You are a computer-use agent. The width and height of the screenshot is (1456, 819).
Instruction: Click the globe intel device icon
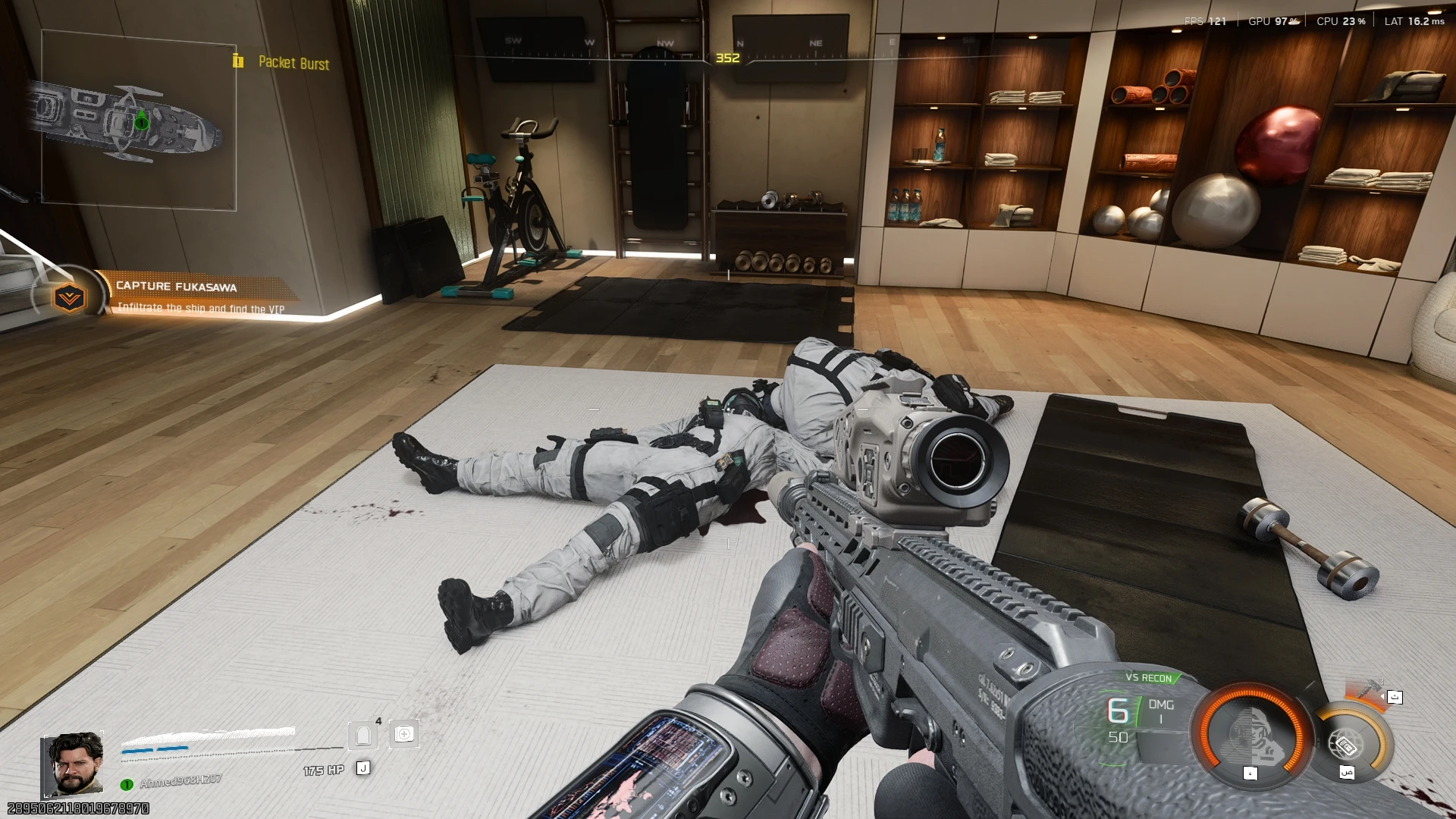click(1348, 744)
